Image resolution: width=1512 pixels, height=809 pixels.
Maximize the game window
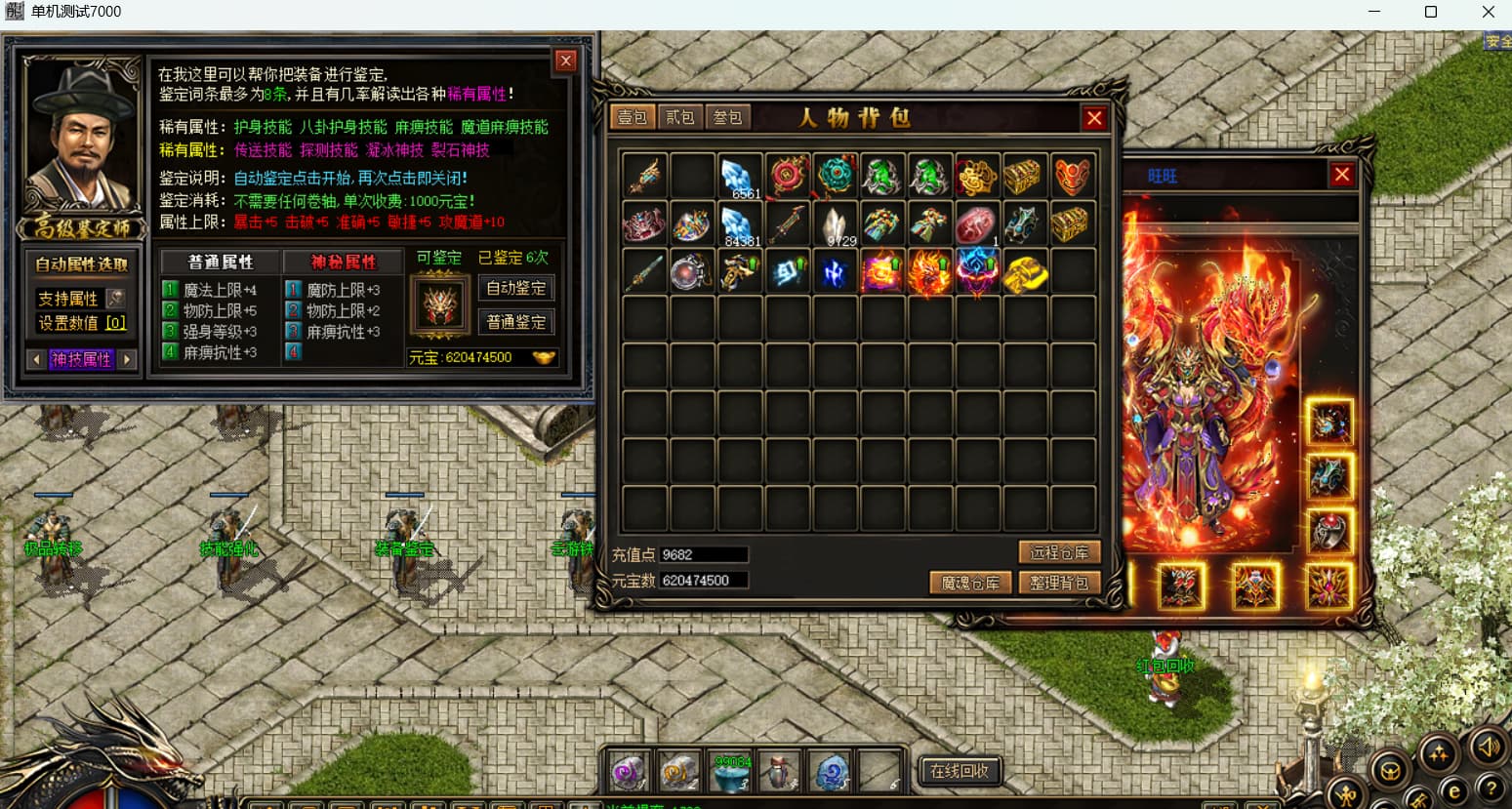click(x=1431, y=12)
